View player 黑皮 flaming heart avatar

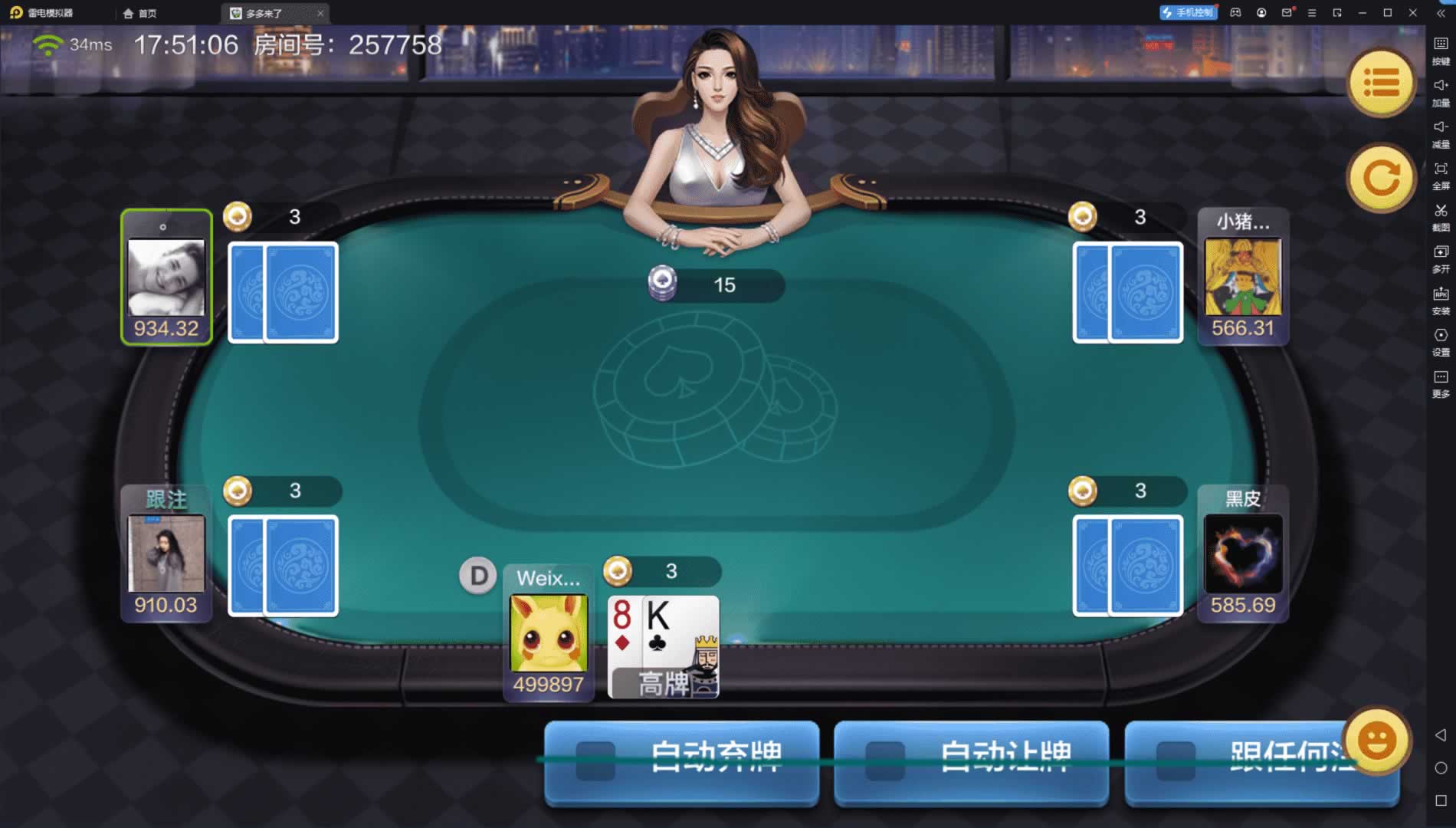[1242, 554]
